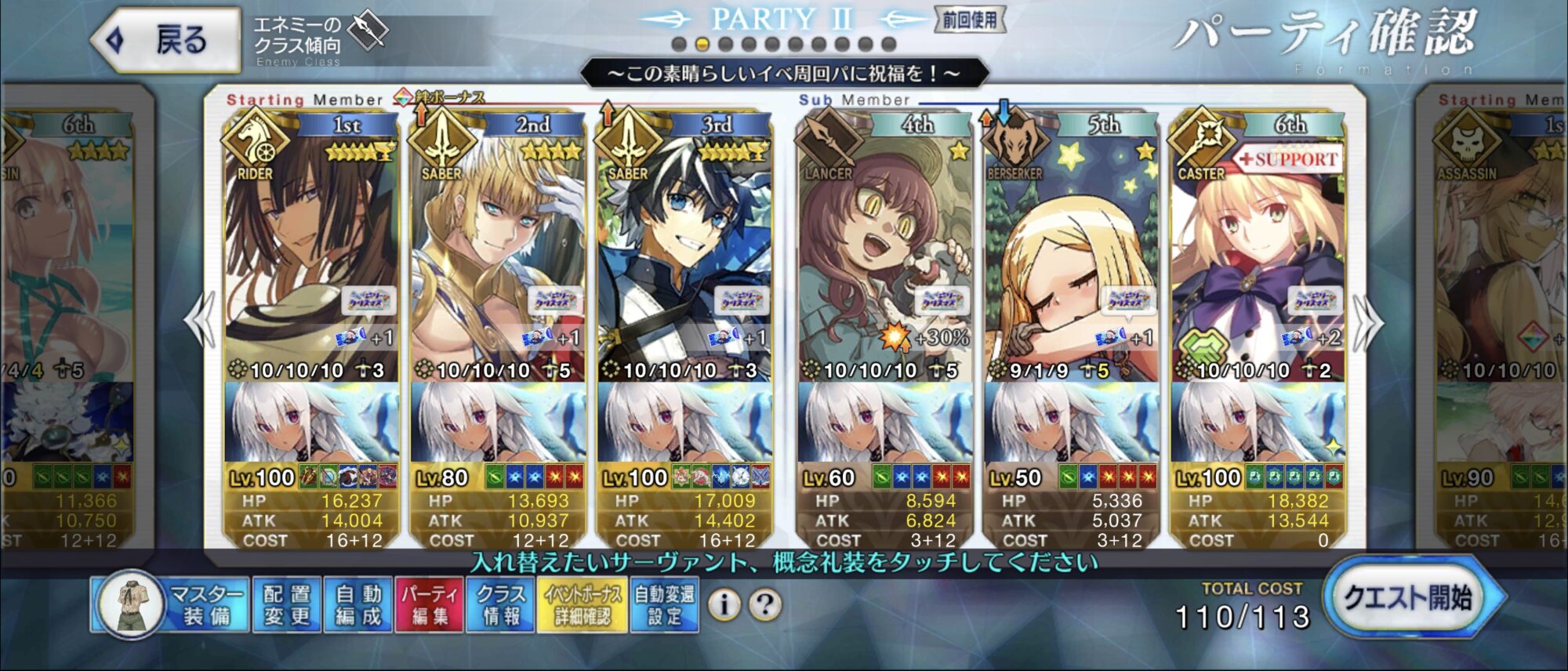The height and width of the screenshot is (671, 1568).
Task: Open 自動変還設定 settings
Action: point(664,604)
